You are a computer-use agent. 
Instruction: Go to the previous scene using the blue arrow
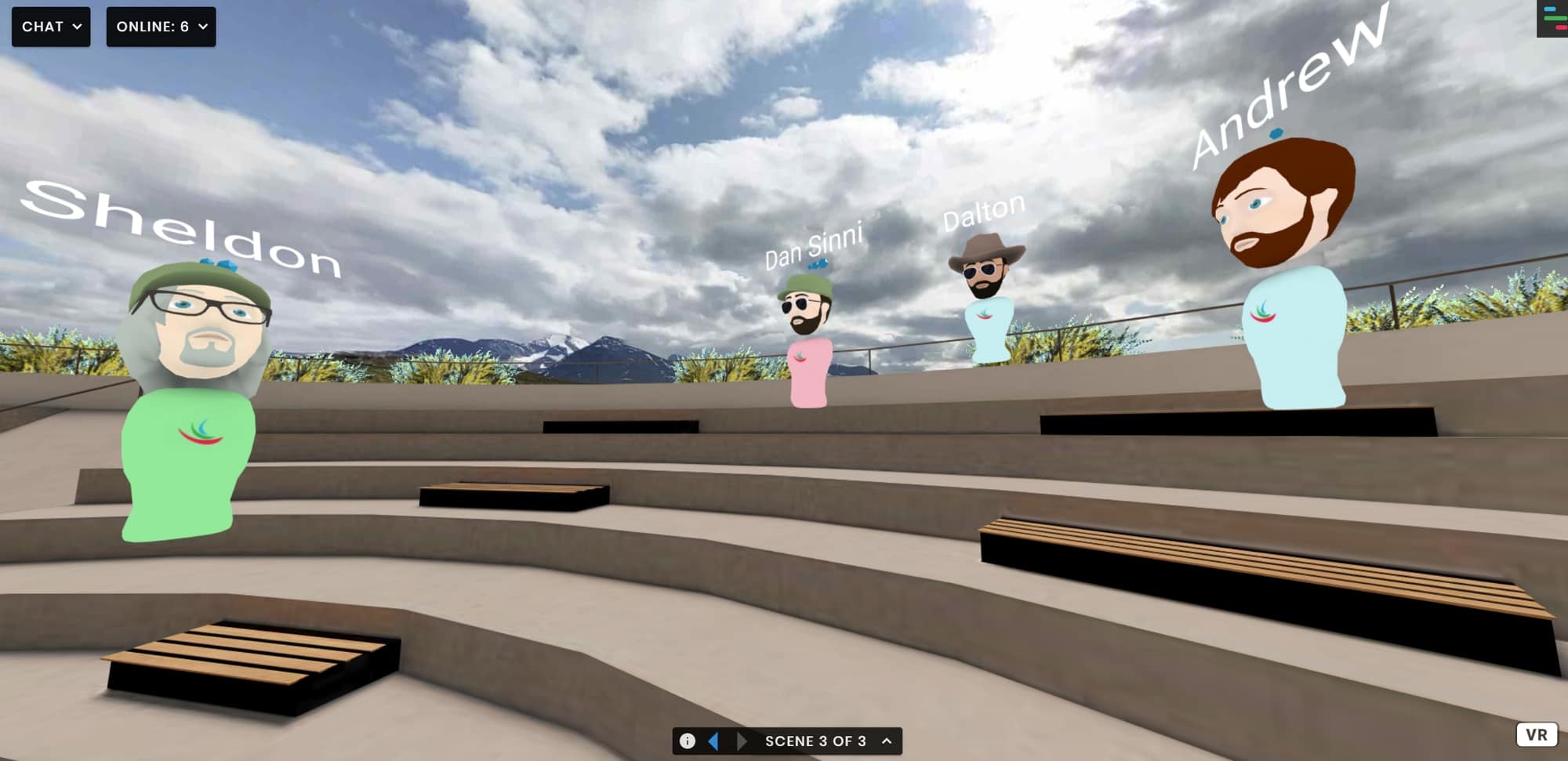pos(713,740)
